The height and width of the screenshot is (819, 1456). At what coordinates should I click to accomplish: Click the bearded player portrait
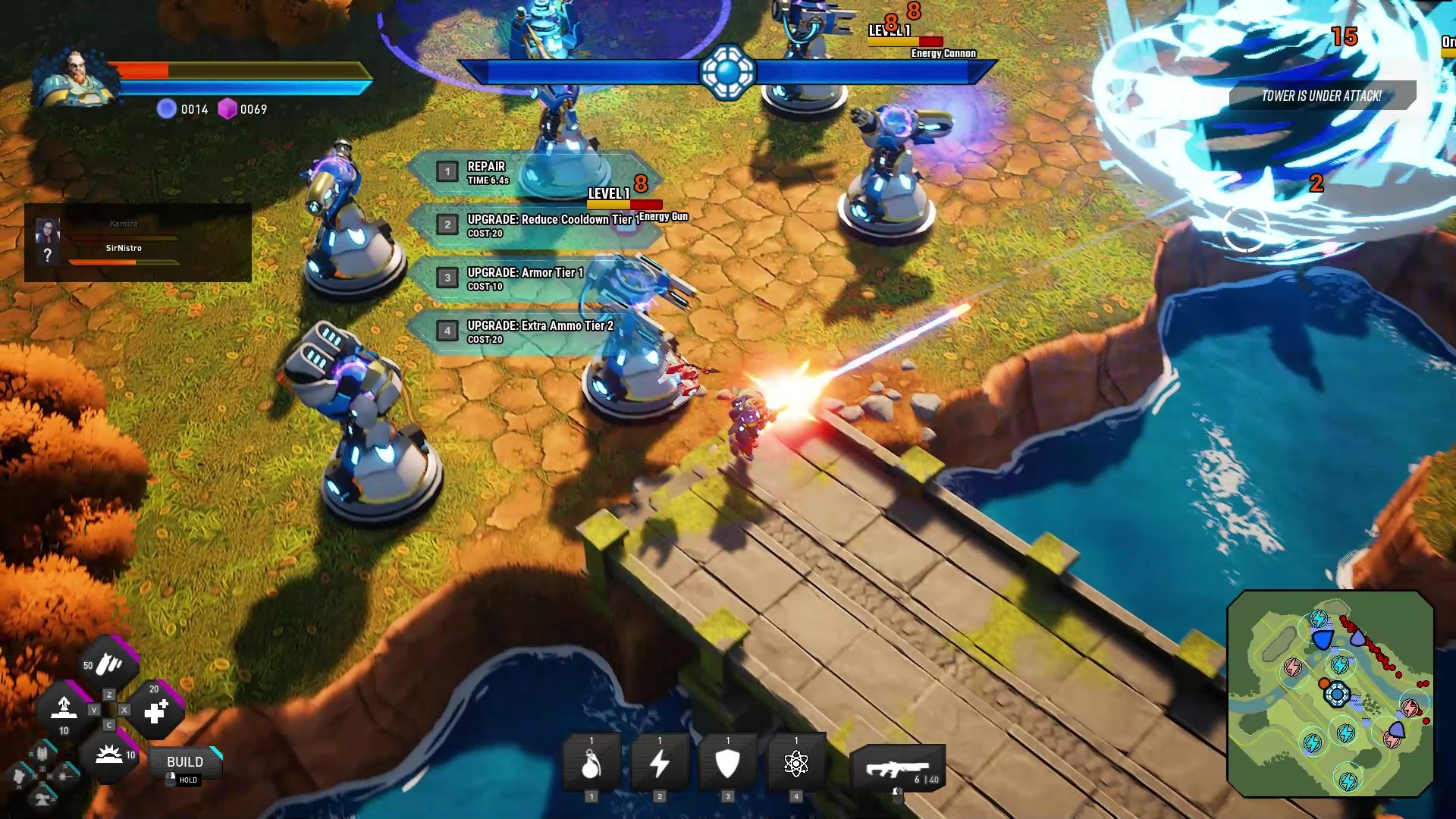point(76,77)
